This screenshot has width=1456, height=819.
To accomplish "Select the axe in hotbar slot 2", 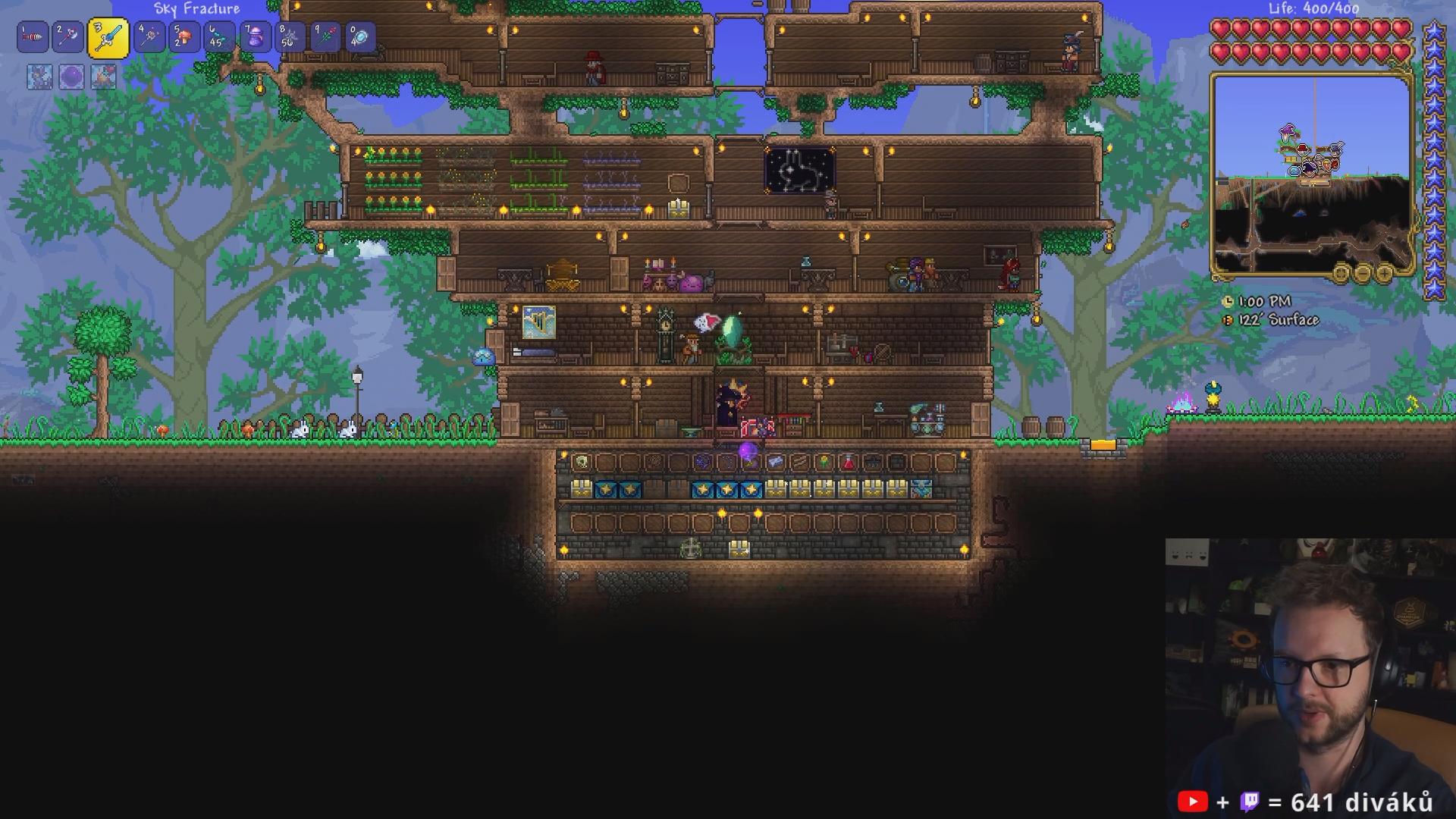I will pyautogui.click(x=67, y=37).
